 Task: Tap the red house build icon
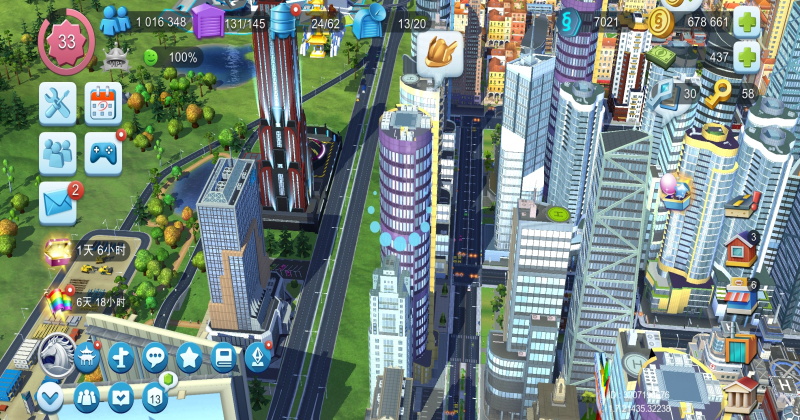(740, 246)
